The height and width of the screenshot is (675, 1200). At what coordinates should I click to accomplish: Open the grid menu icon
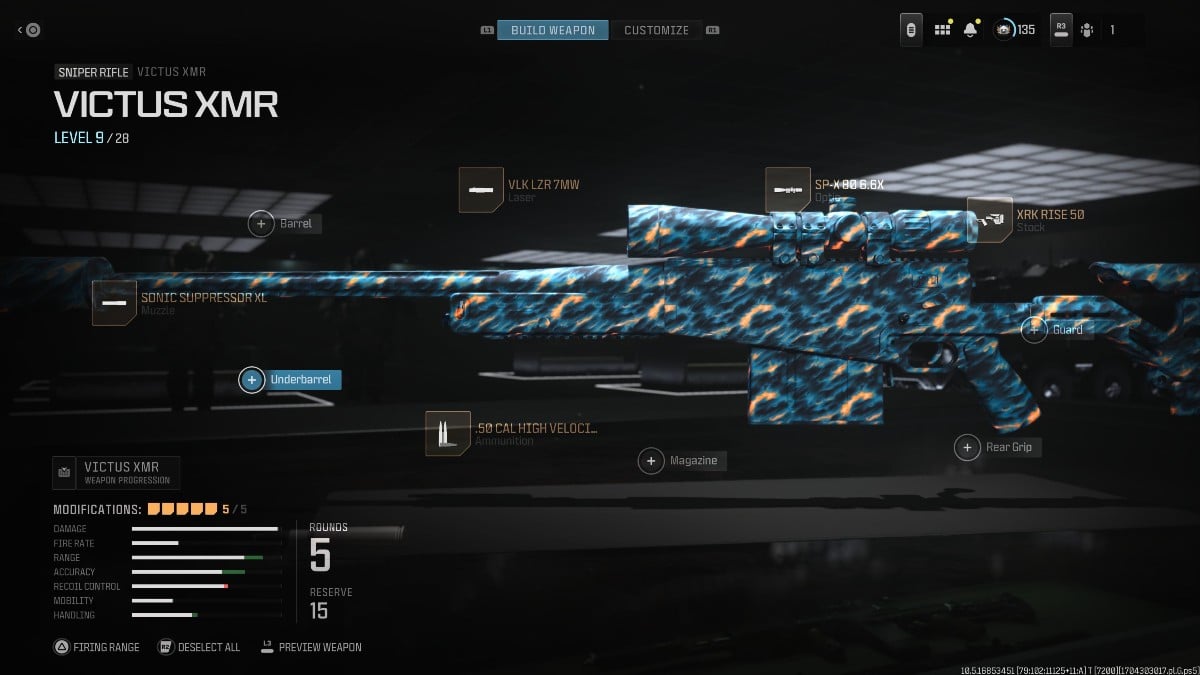[x=941, y=30]
